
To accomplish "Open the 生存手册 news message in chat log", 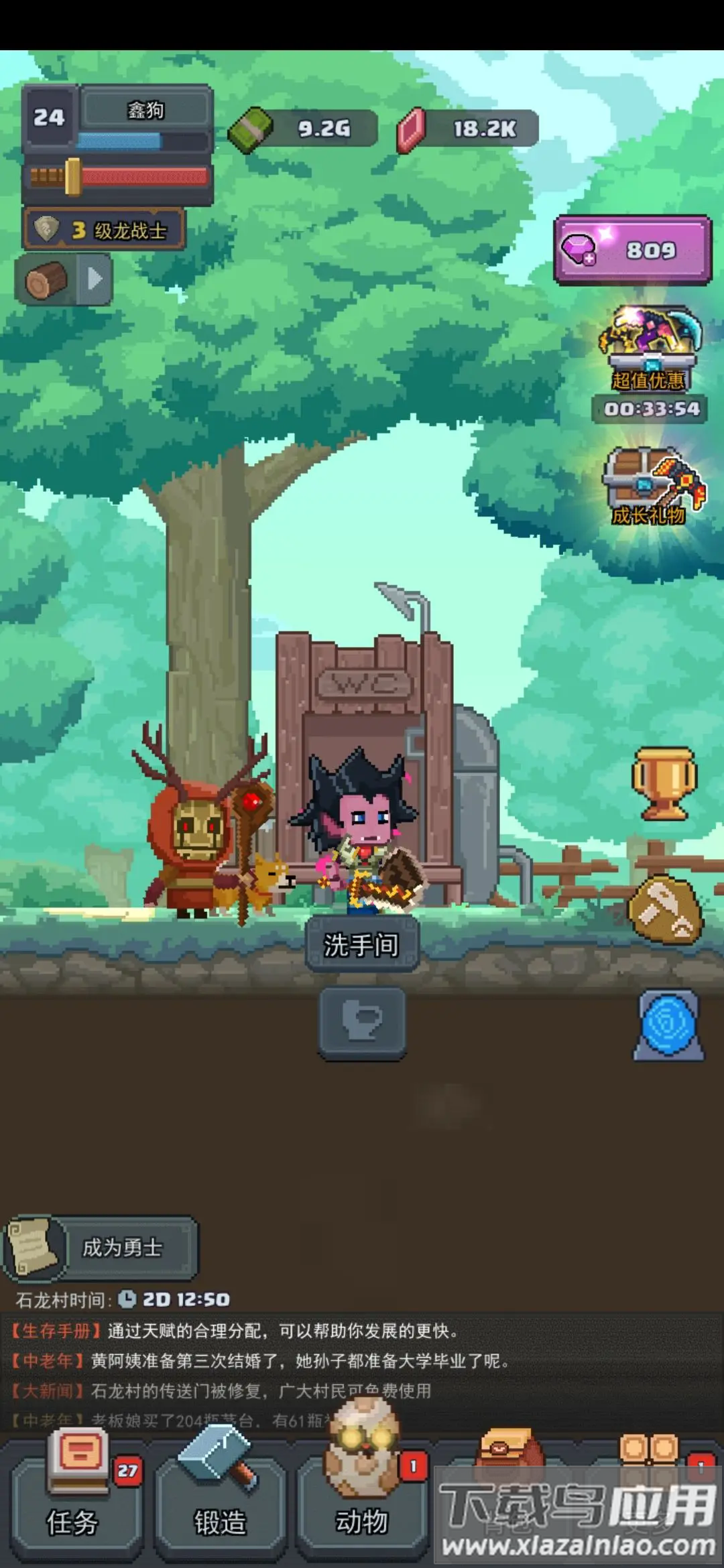I will tap(235, 1331).
